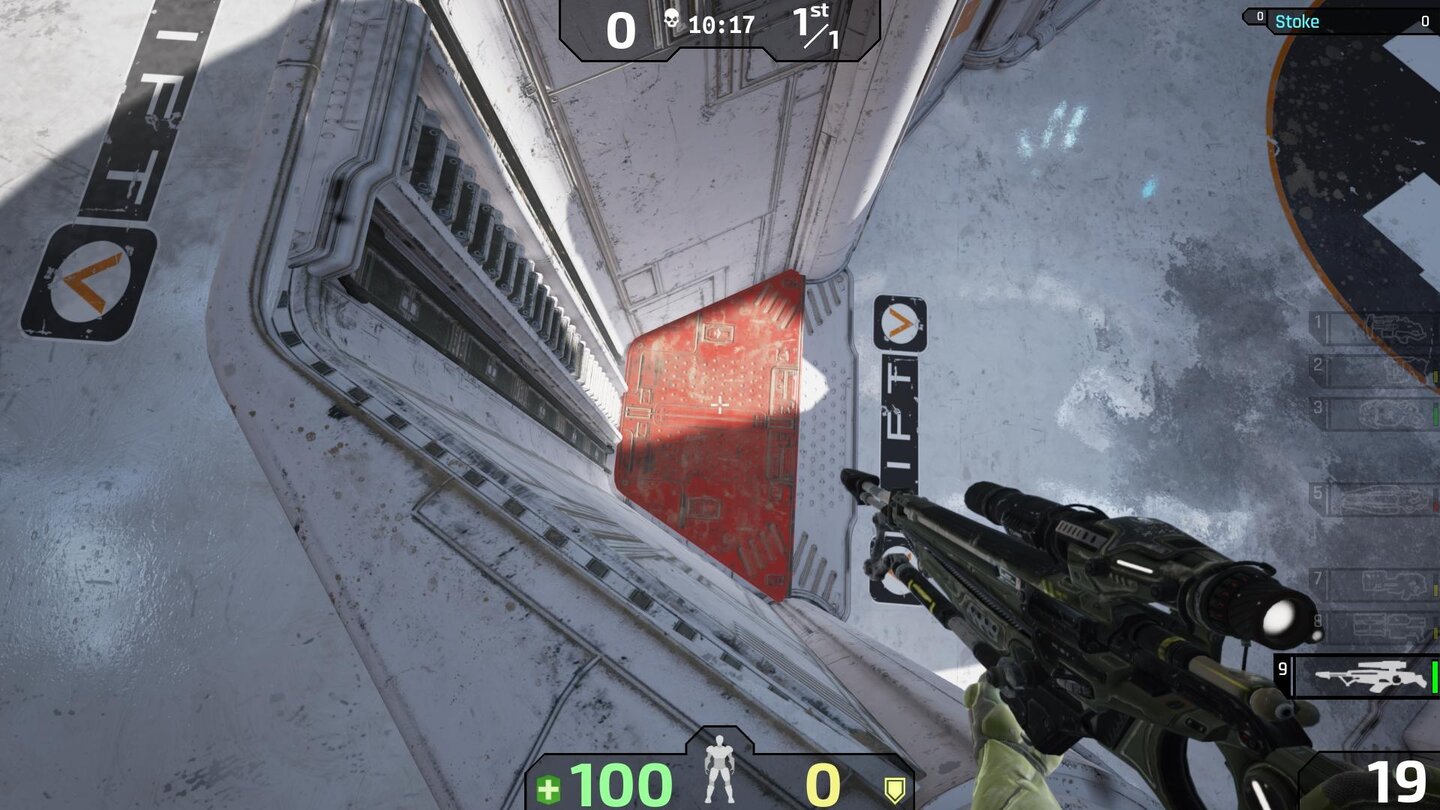Click the Stoke player entry on the scoreboard
This screenshot has width=1440, height=810.
1300,20
